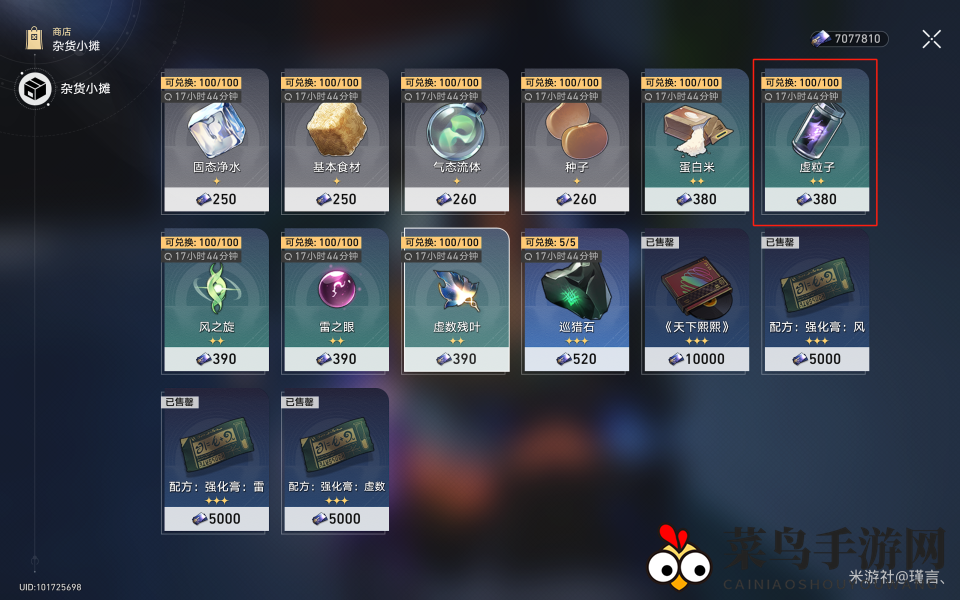Open the sold-out 强化膏：虚数 recipe
This screenshot has width=960, height=600.
coord(335,460)
